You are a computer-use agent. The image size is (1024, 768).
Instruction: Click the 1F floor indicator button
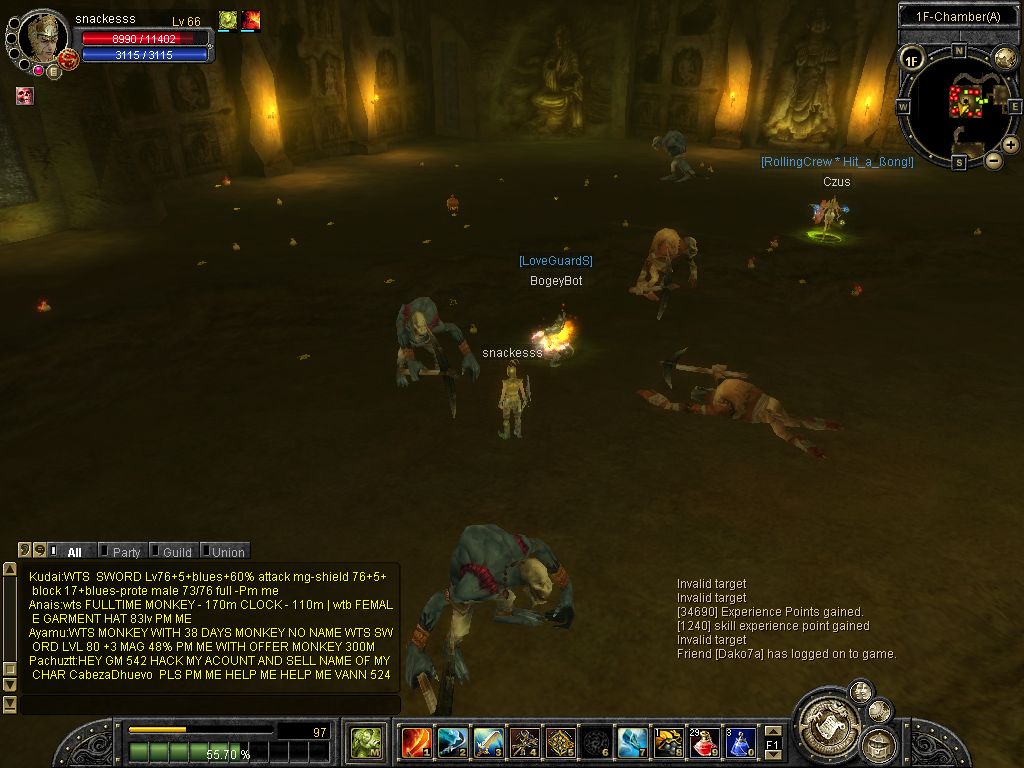[911, 60]
